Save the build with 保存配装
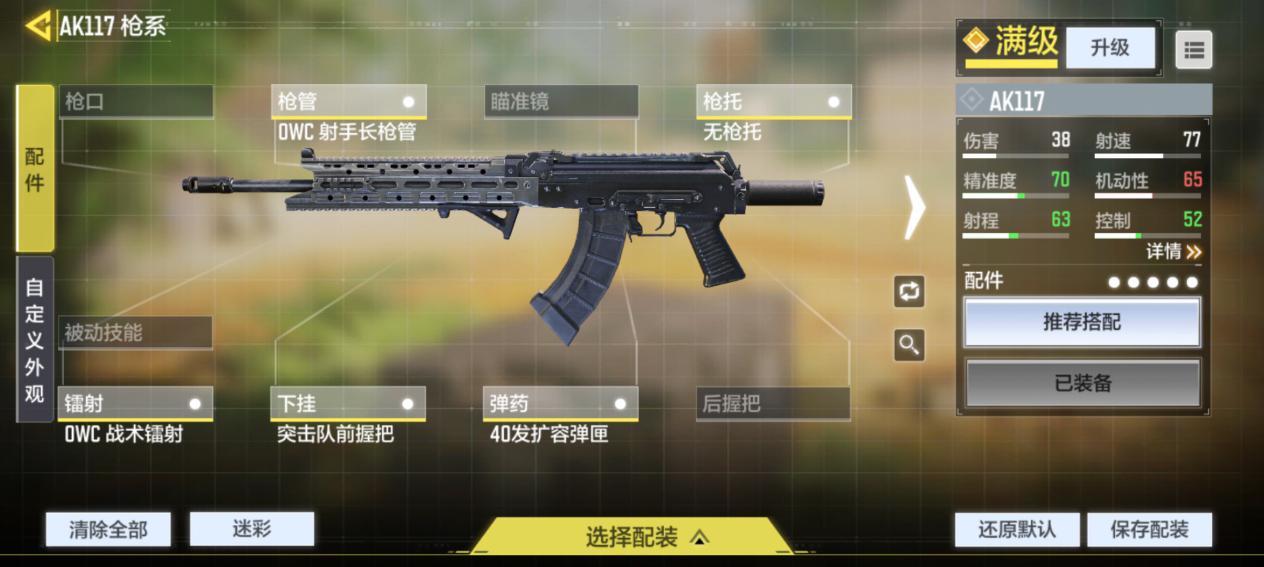This screenshot has height=567, width=1264. pos(1149,529)
